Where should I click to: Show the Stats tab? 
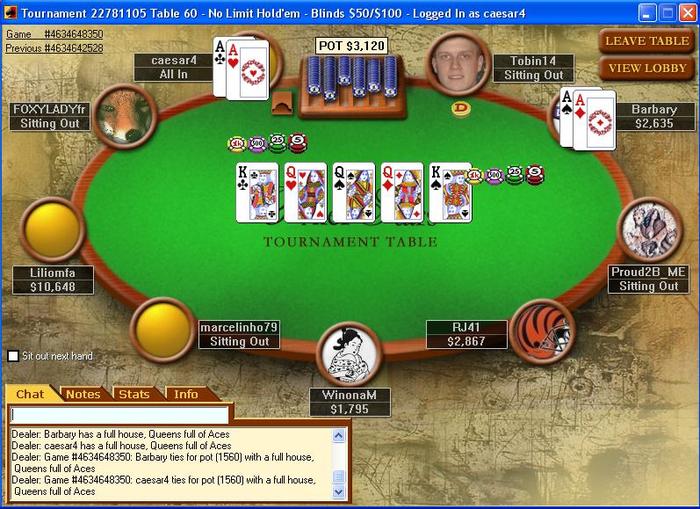(134, 394)
